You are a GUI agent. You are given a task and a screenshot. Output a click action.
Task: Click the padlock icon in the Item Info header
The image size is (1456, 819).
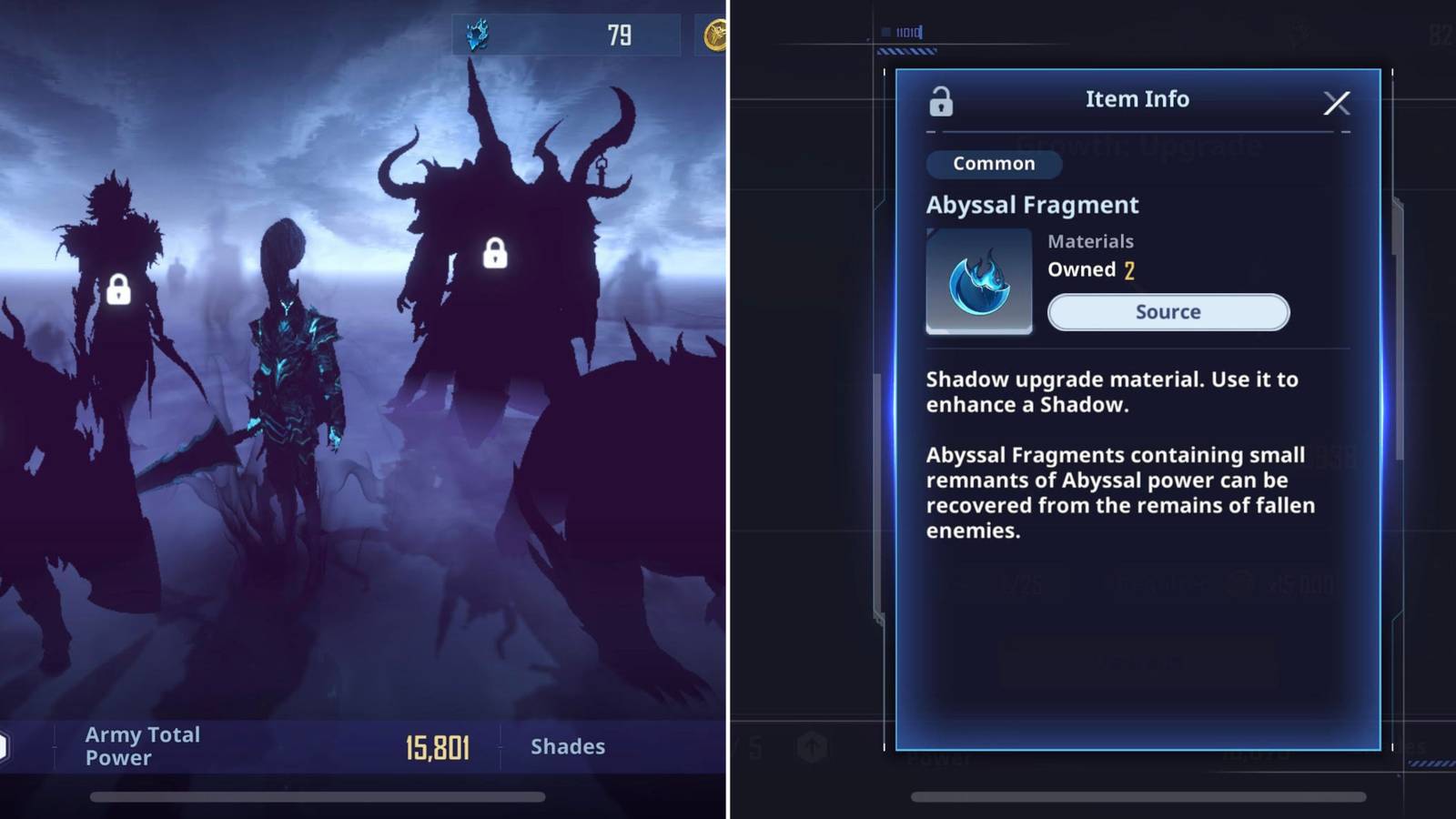coord(940,102)
